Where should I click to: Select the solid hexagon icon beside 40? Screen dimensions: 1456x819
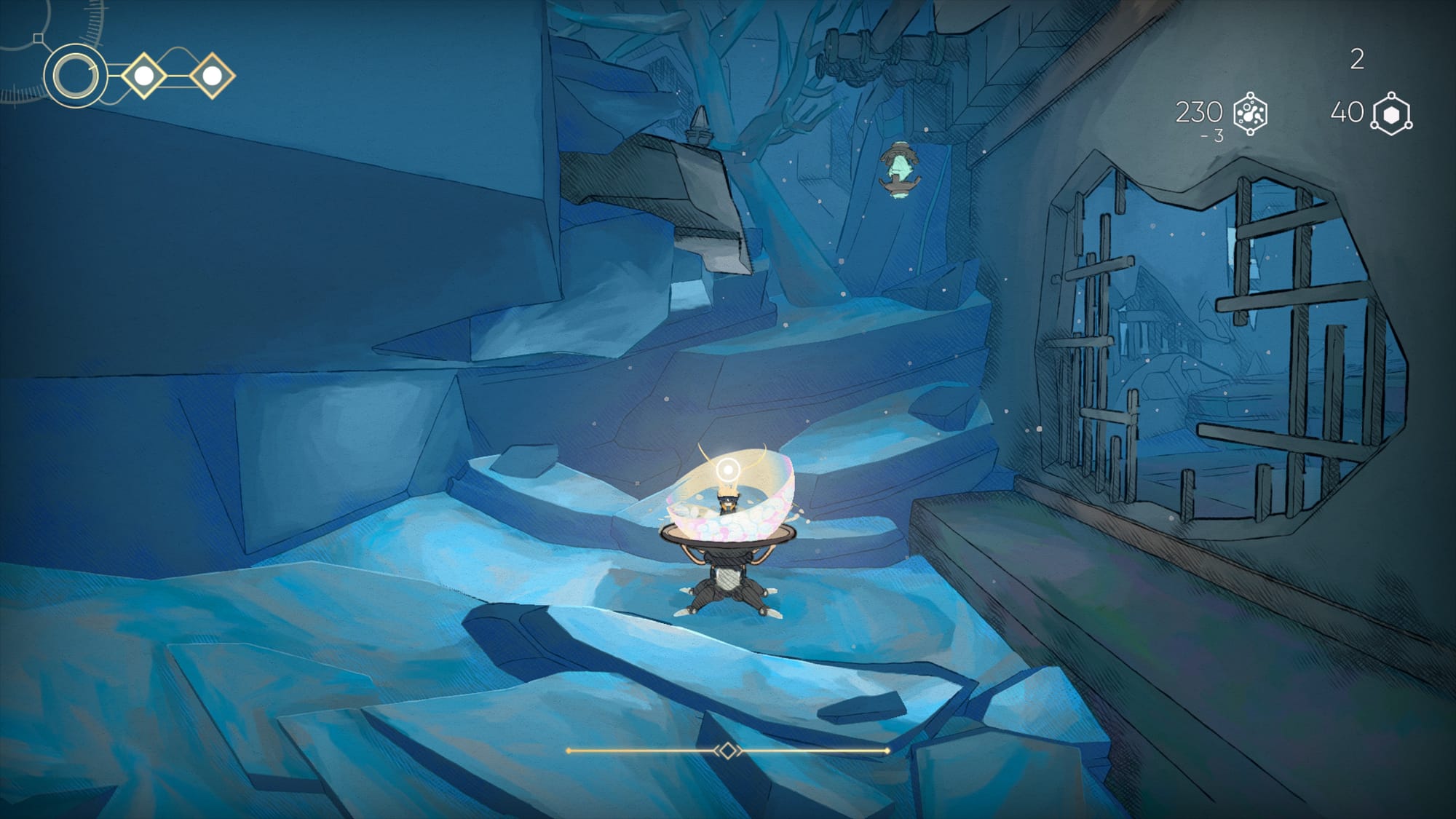pos(1391,114)
